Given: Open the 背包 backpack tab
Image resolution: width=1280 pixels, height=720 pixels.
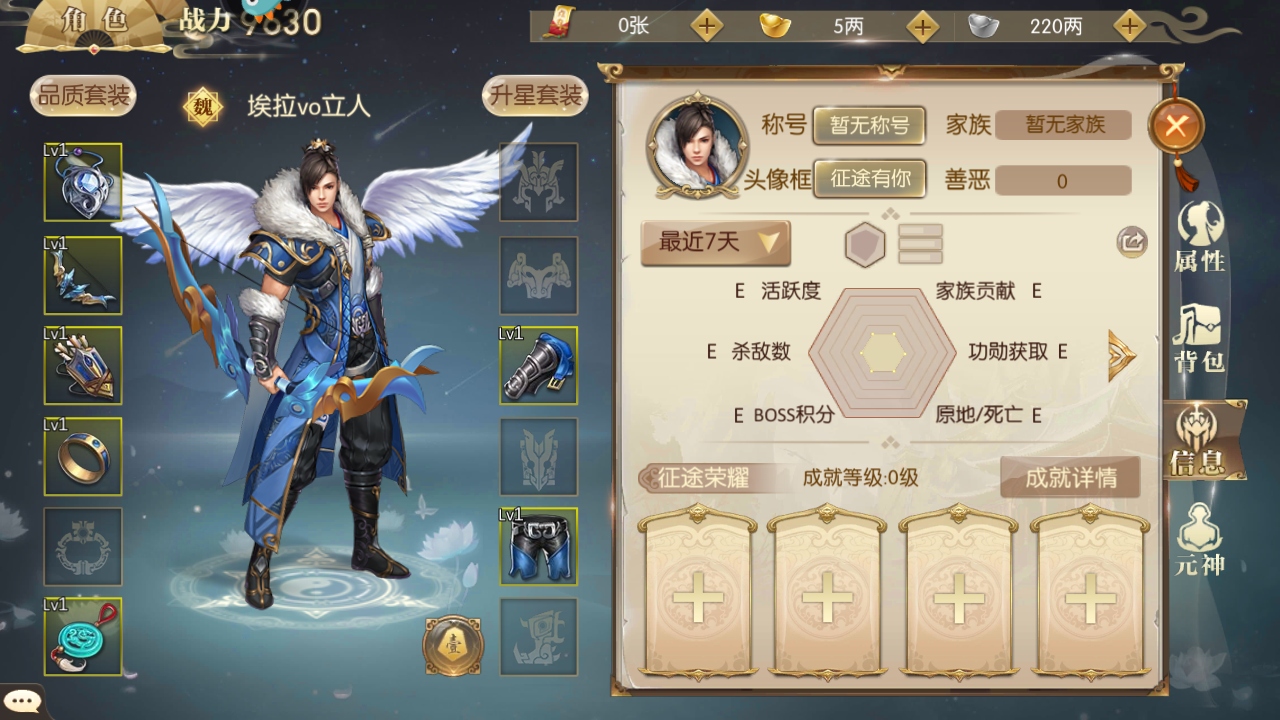Looking at the screenshot, I should 1199,338.
